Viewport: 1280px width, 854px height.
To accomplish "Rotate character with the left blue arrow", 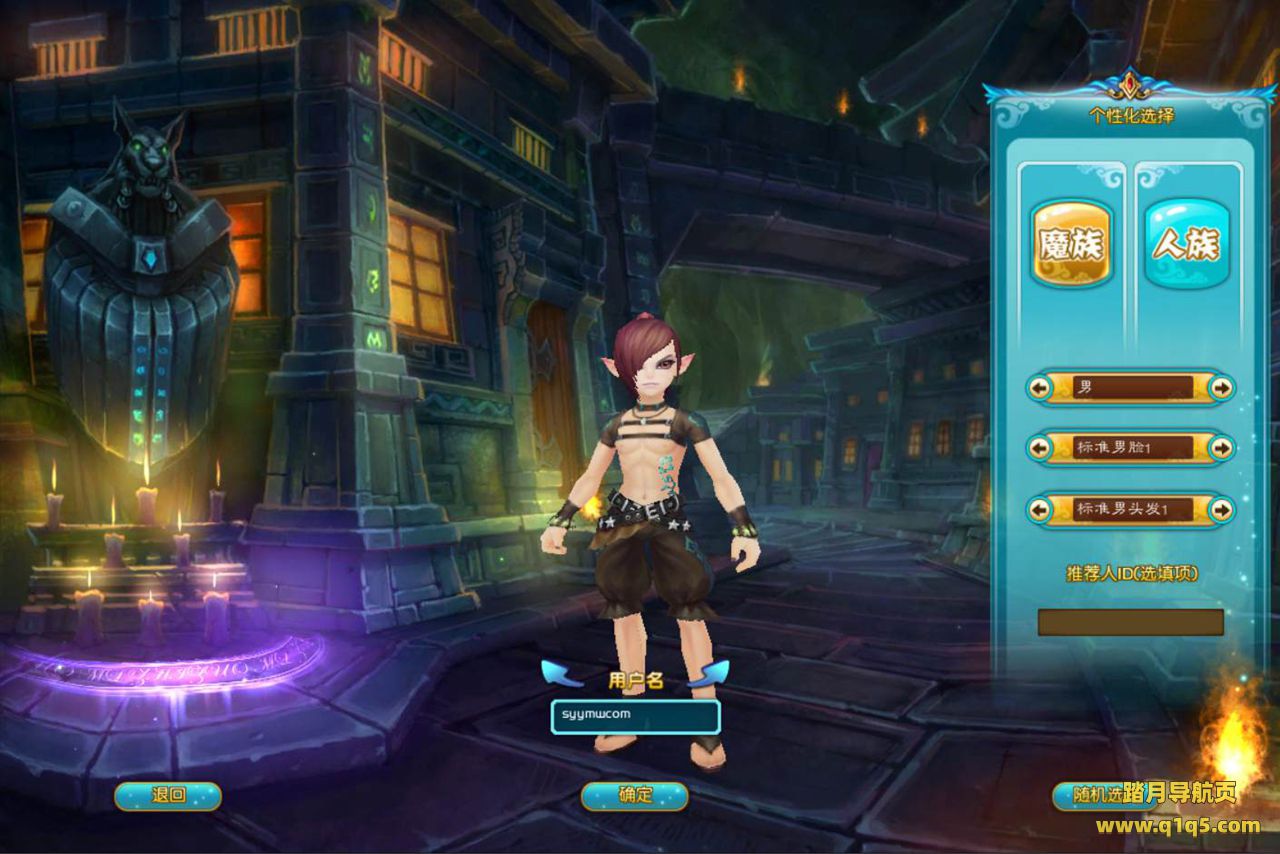I will 561,671.
